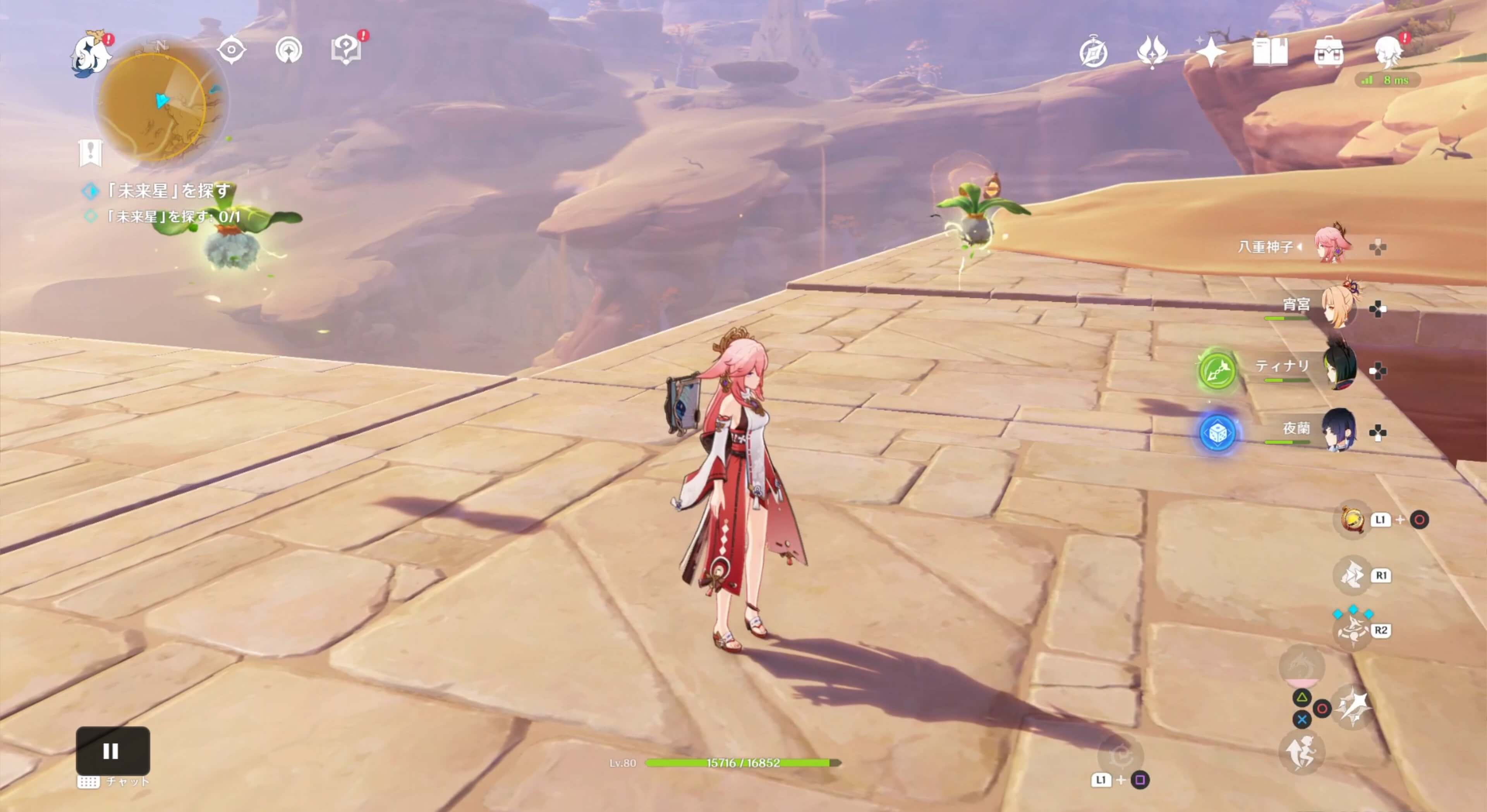1487x812 pixels.
Task: Use the golden gadget item icon
Action: [1352, 519]
